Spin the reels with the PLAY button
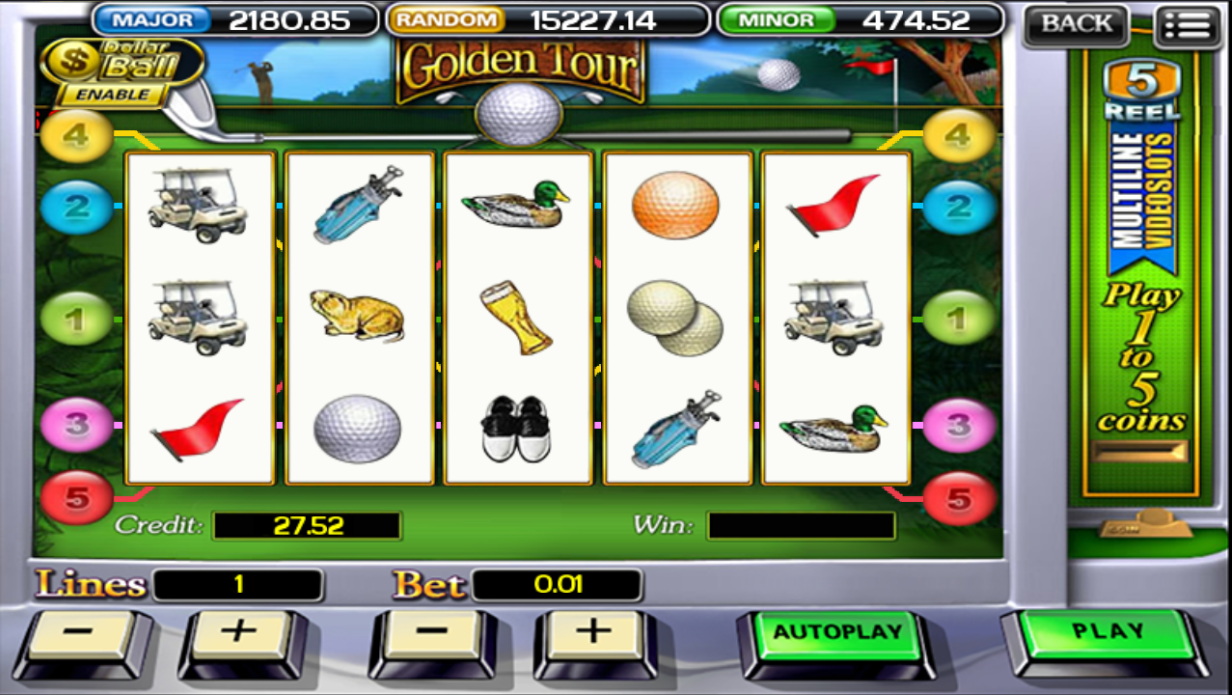Viewport: 1232px width, 695px height. click(1107, 632)
